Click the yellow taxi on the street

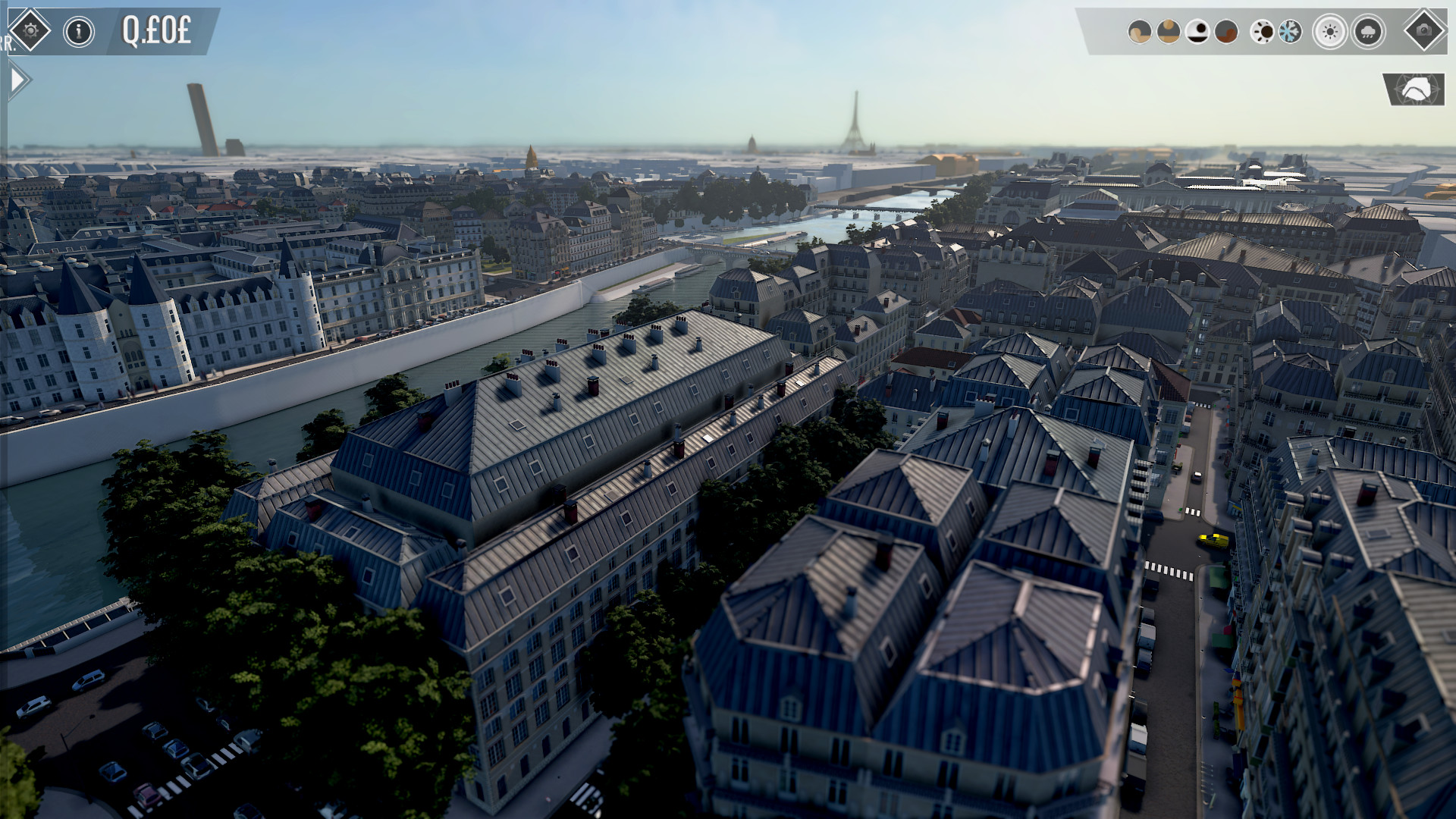[1212, 539]
